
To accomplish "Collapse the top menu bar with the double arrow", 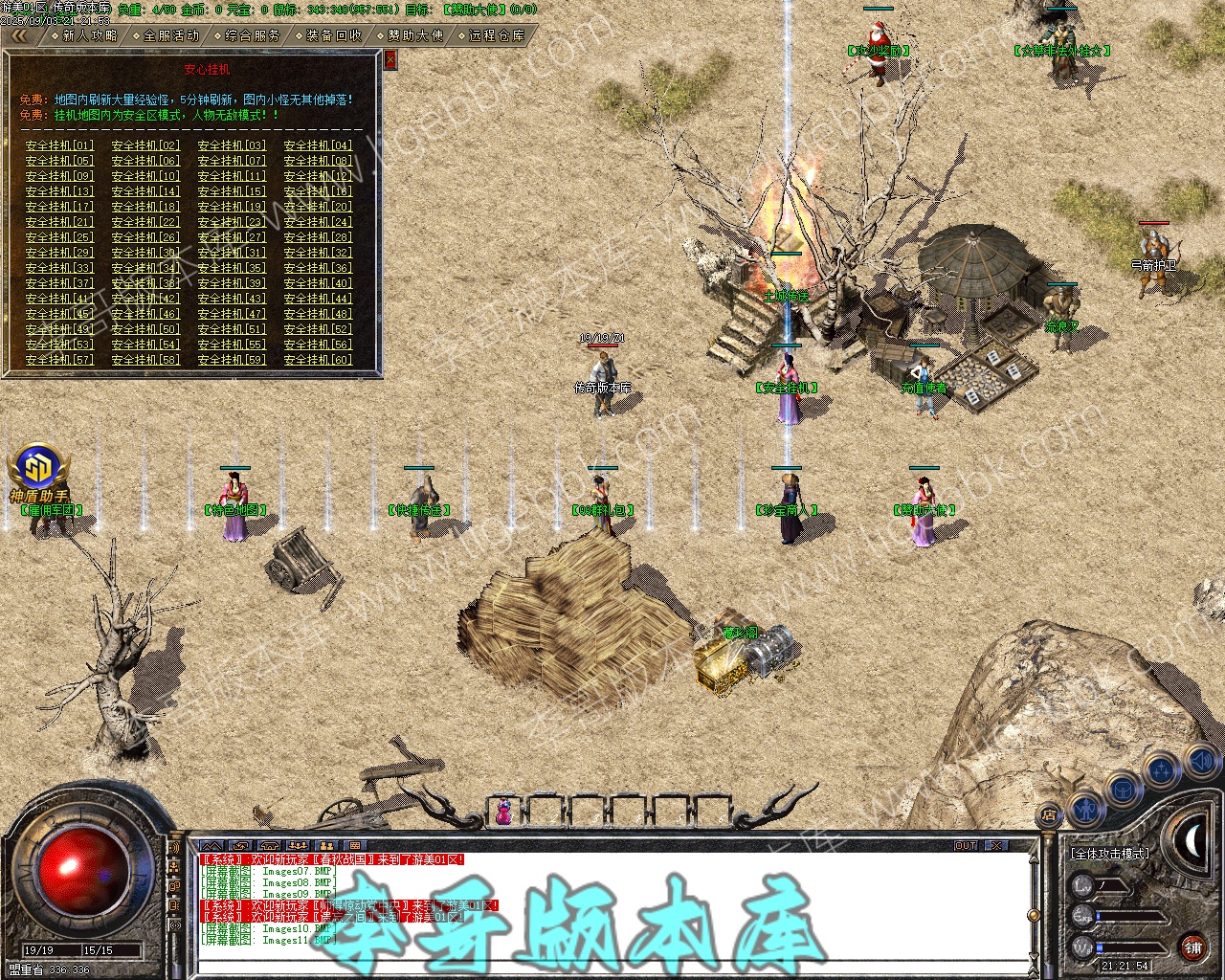I will coord(19,35).
